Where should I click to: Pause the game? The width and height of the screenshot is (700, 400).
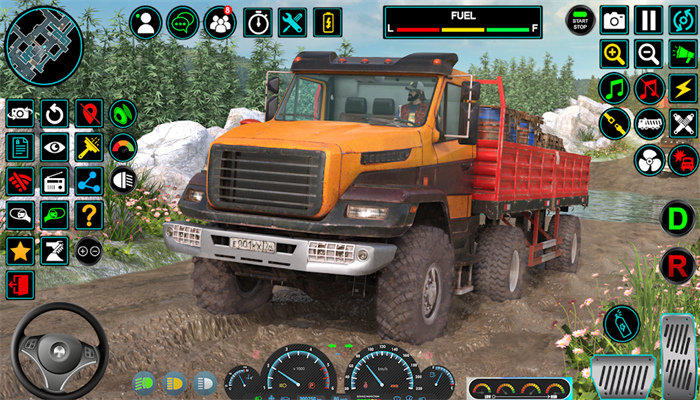coord(649,20)
